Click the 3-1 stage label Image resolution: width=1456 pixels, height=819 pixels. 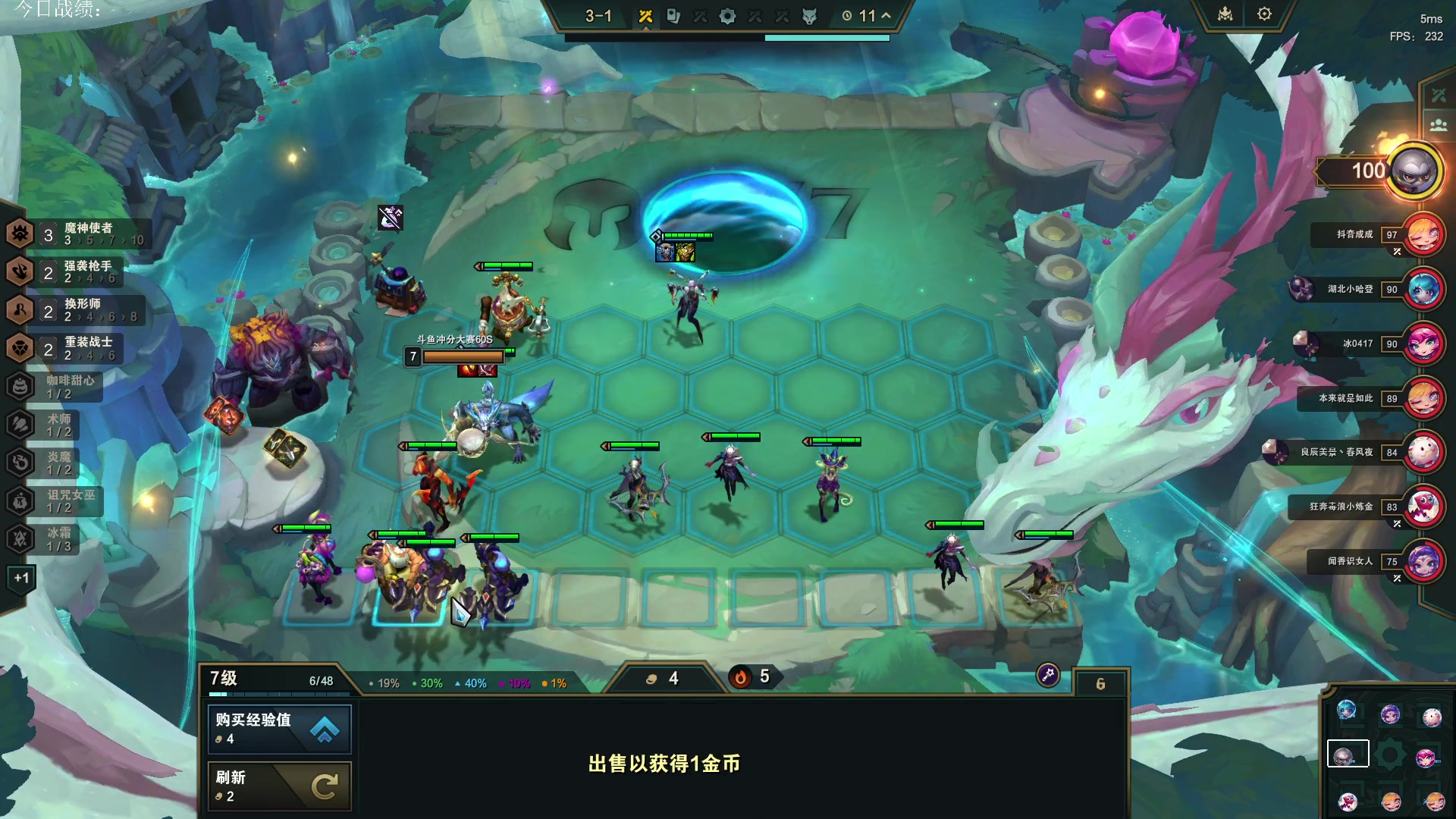pos(598,14)
